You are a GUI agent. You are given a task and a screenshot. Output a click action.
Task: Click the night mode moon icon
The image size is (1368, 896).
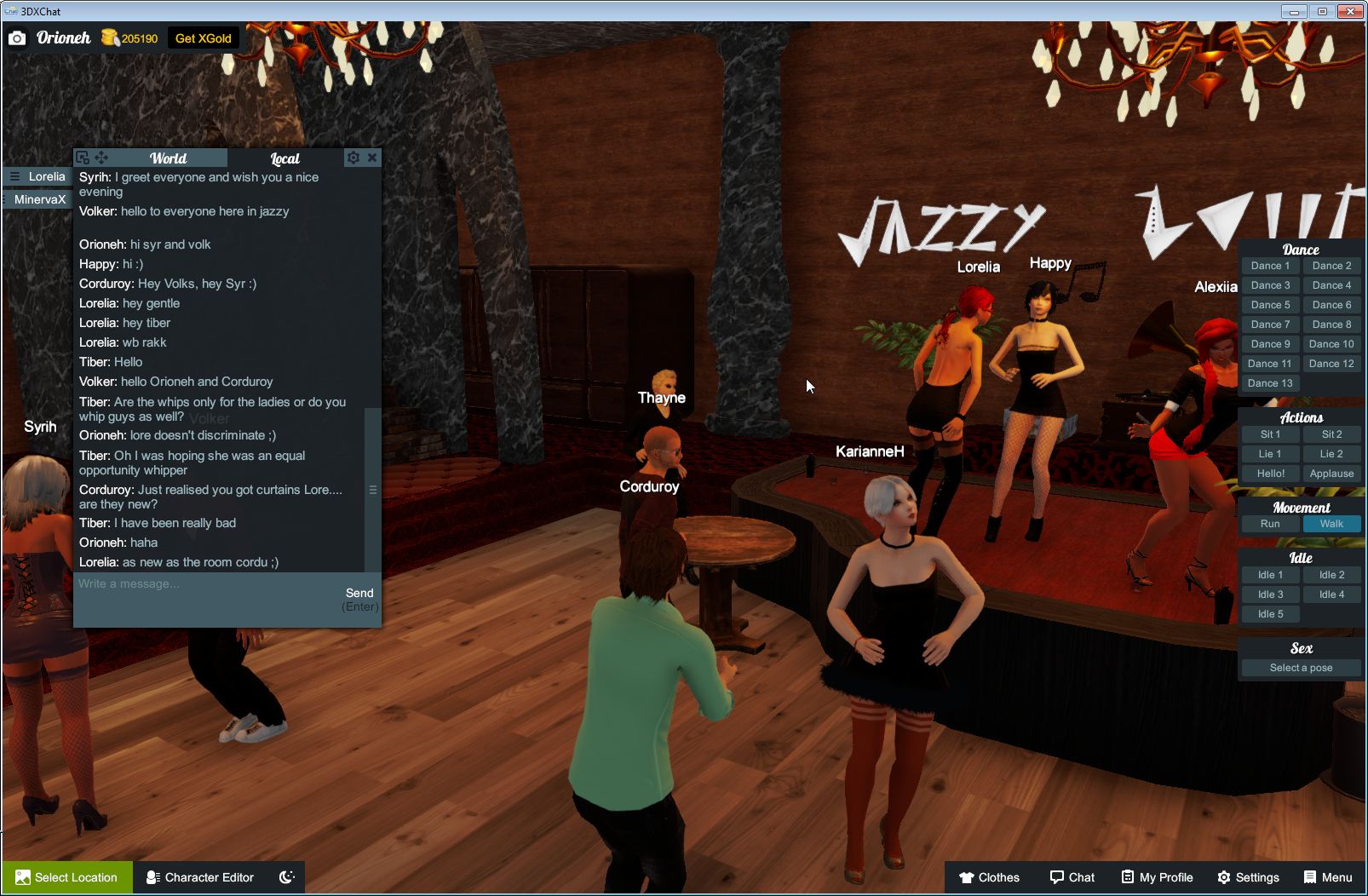[287, 877]
